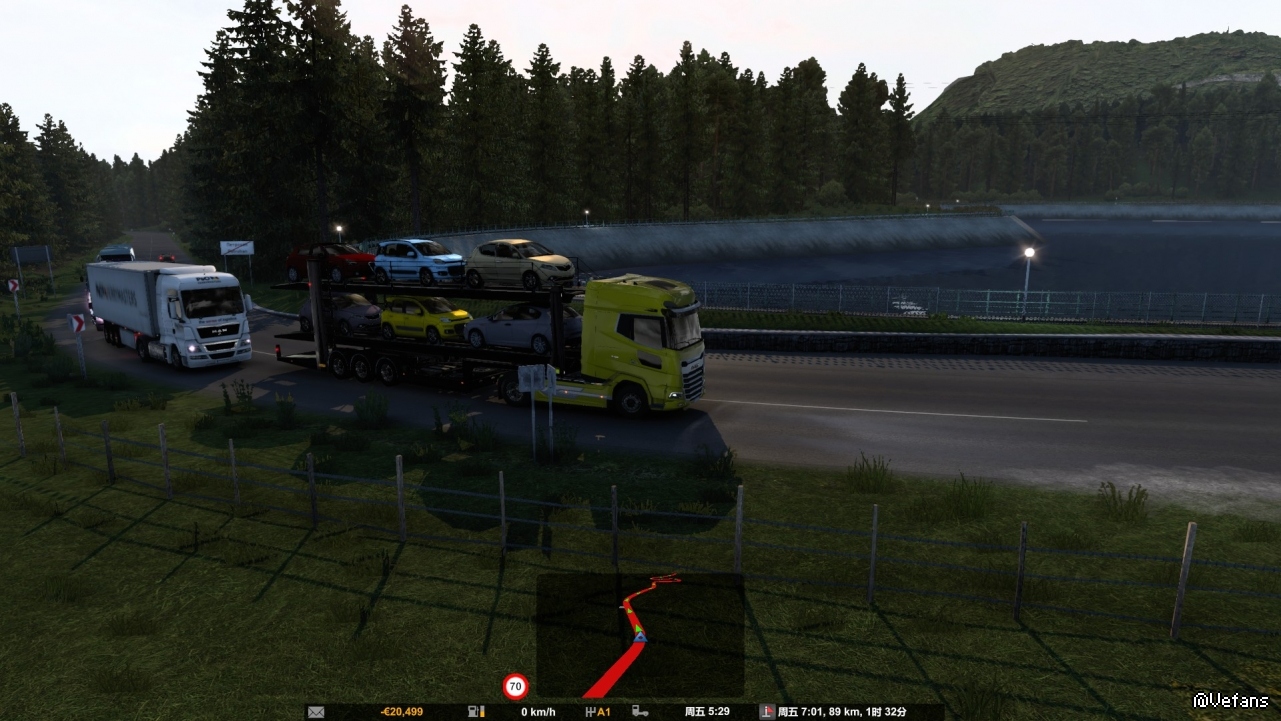Select the trailer status icon

point(639,712)
